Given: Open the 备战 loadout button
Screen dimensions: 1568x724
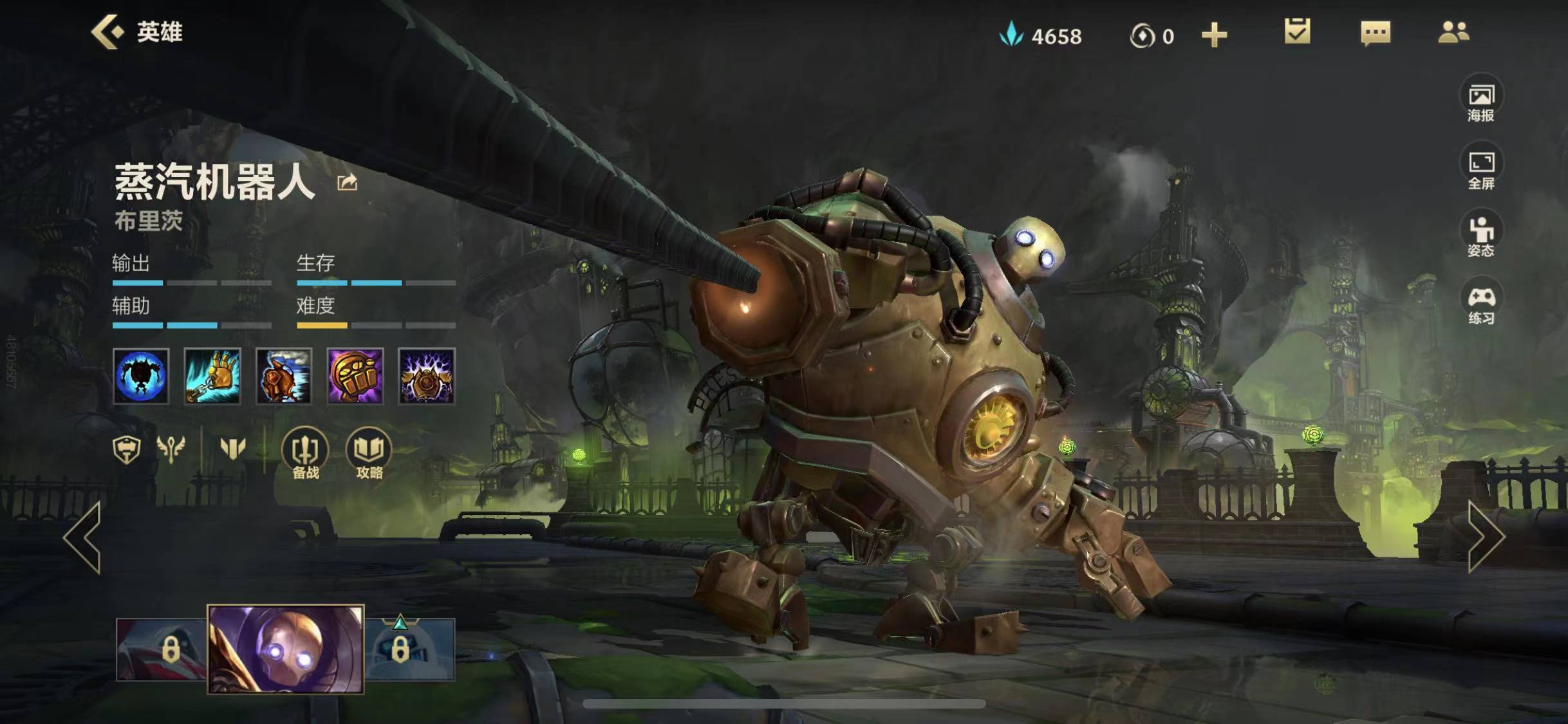Looking at the screenshot, I should 305,454.
